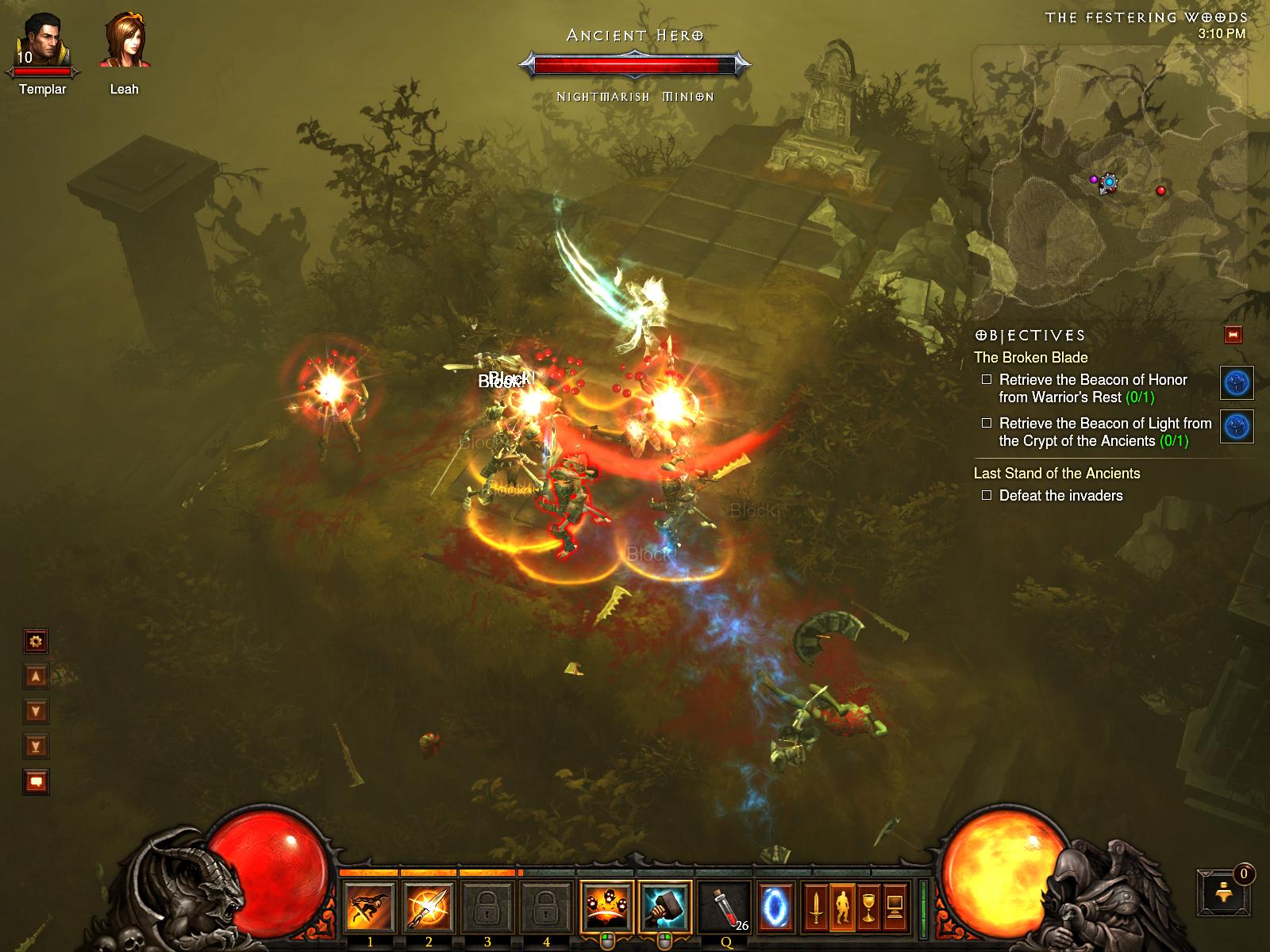Select the hammer skill on right mouse slot
Screen dimensions: 1270x952
664,907
